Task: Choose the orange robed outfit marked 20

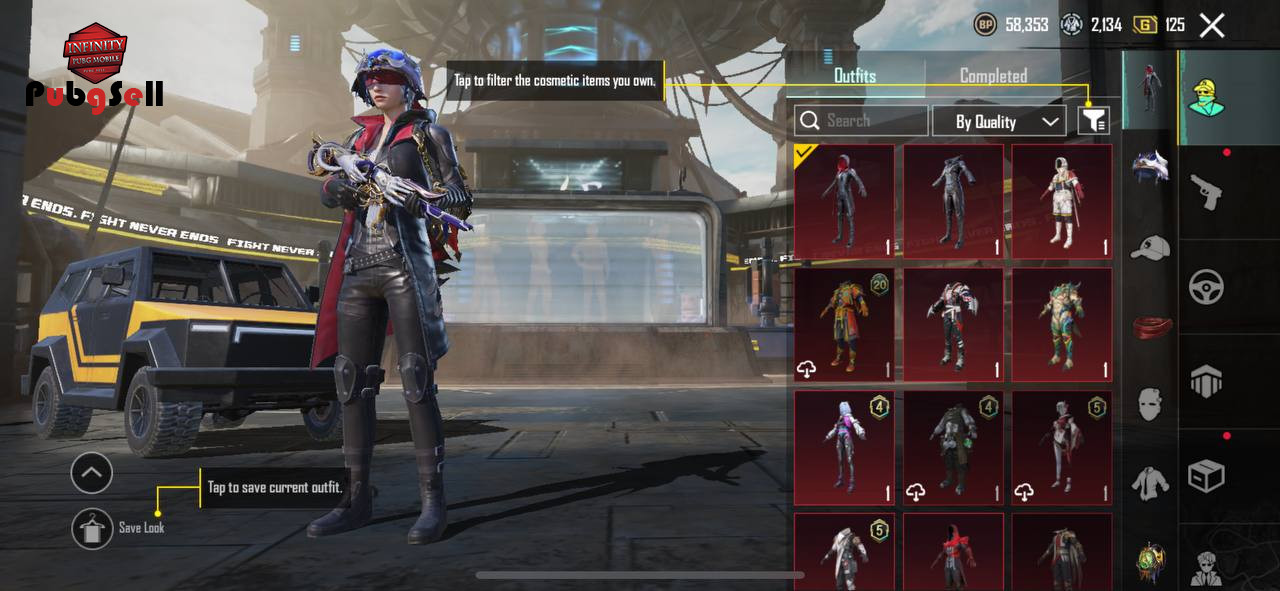Action: [844, 325]
